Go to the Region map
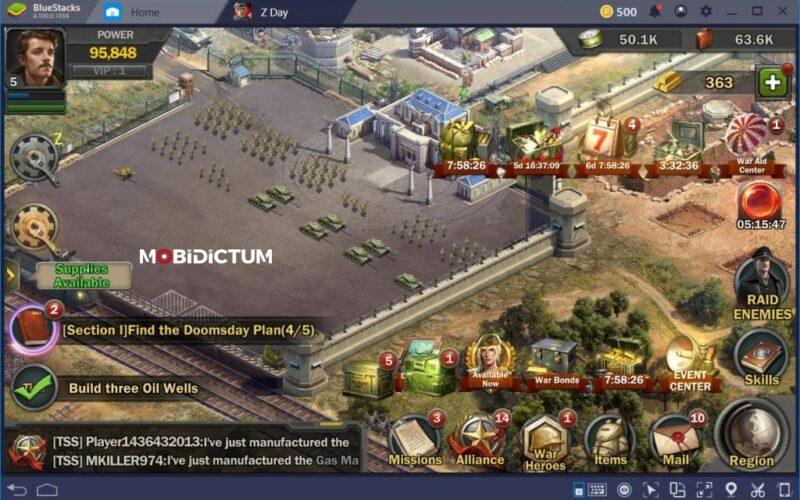 click(751, 433)
